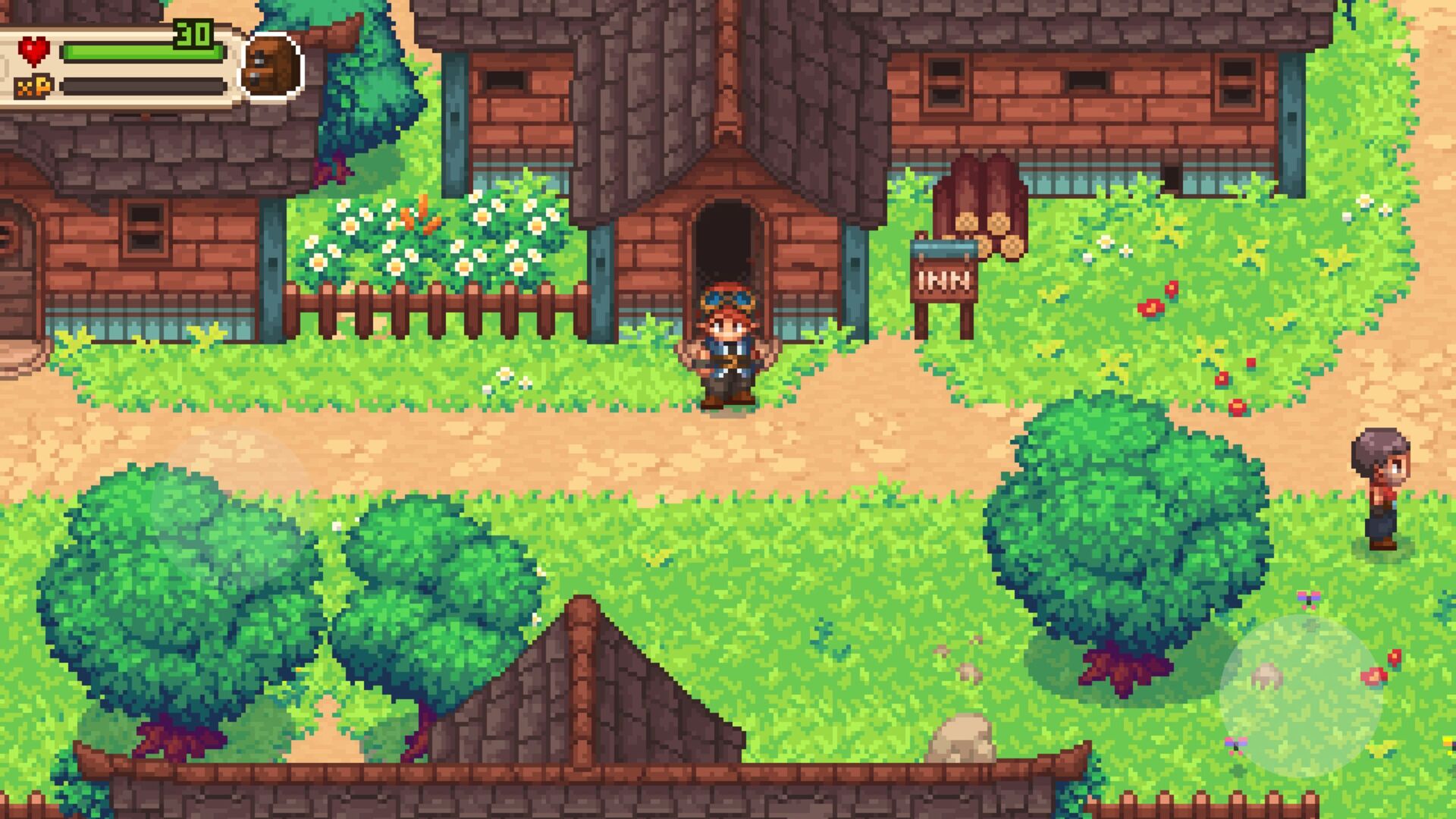Click the green counter showing 30

click(x=194, y=33)
